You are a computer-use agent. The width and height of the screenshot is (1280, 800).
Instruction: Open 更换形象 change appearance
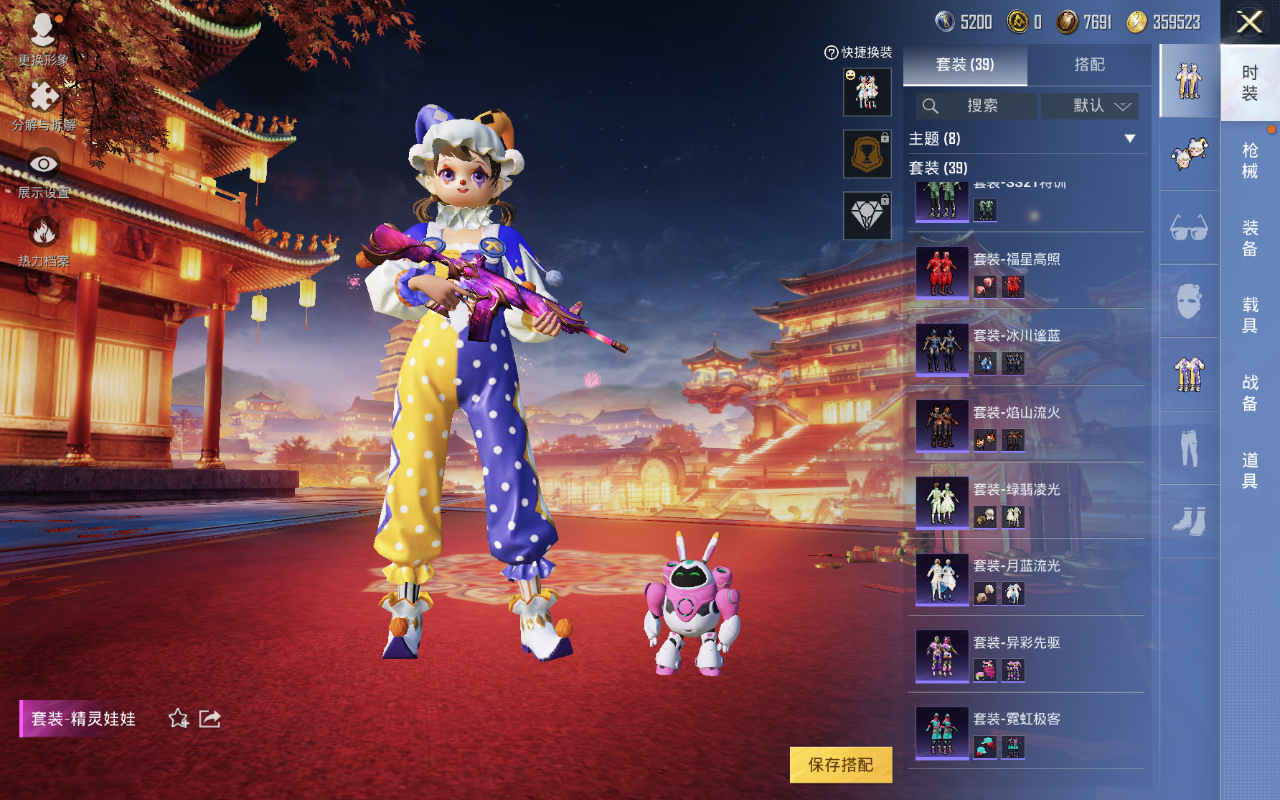point(43,38)
